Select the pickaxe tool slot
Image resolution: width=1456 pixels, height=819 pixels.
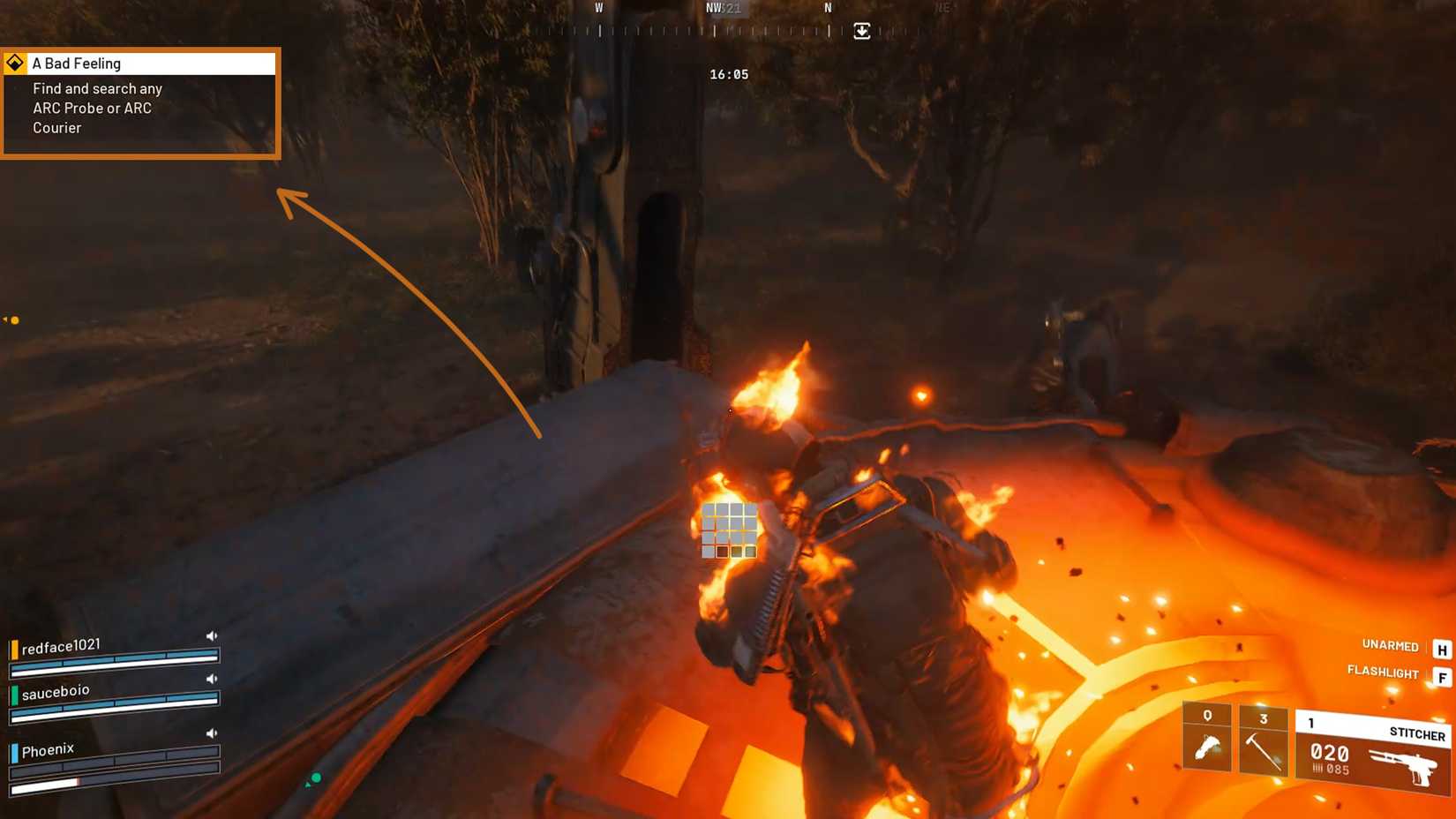tap(1264, 741)
